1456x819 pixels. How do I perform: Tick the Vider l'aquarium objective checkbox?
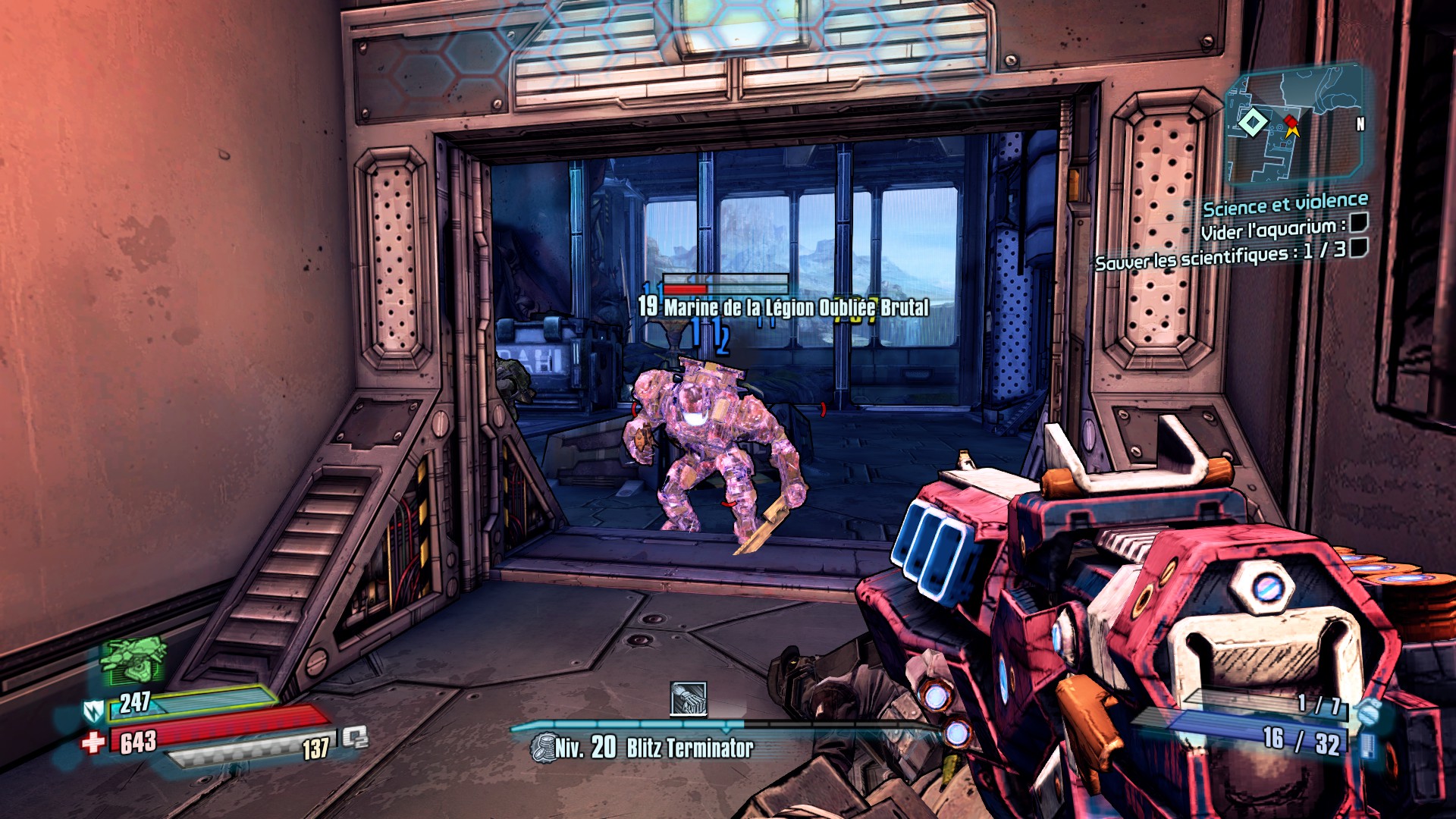[1358, 221]
